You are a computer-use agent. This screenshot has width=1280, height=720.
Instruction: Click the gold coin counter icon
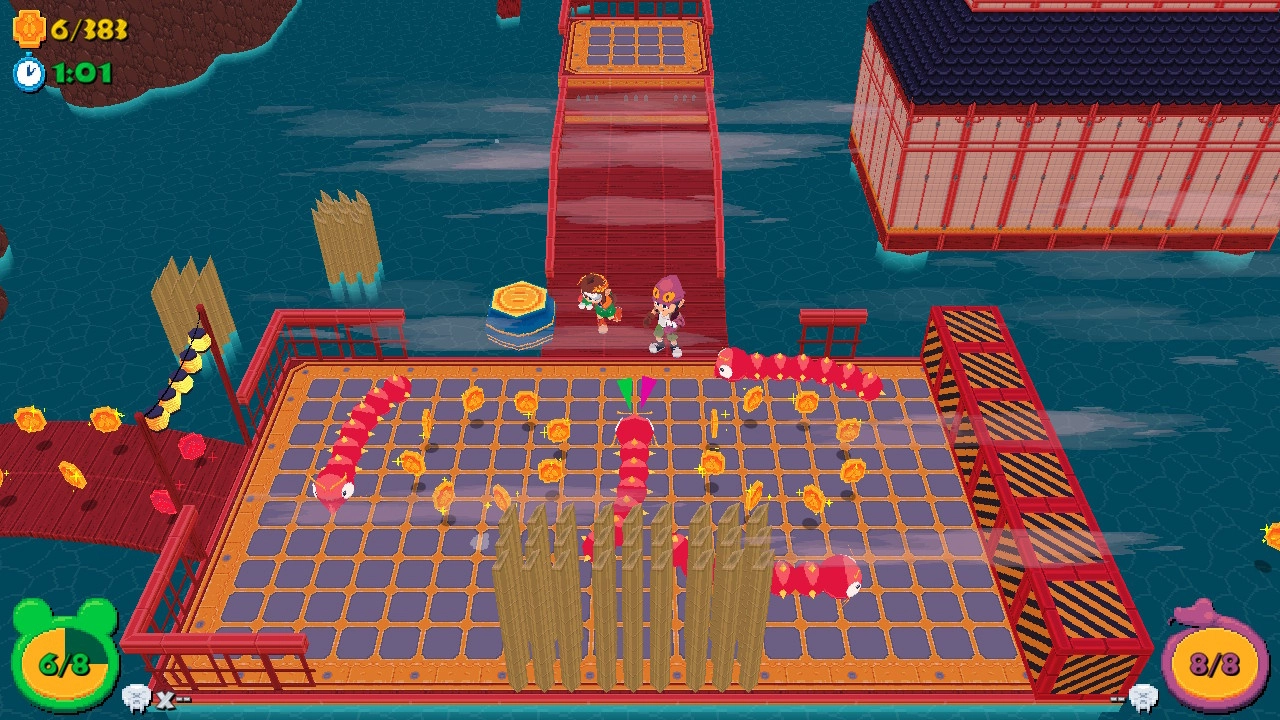[x=30, y=25]
